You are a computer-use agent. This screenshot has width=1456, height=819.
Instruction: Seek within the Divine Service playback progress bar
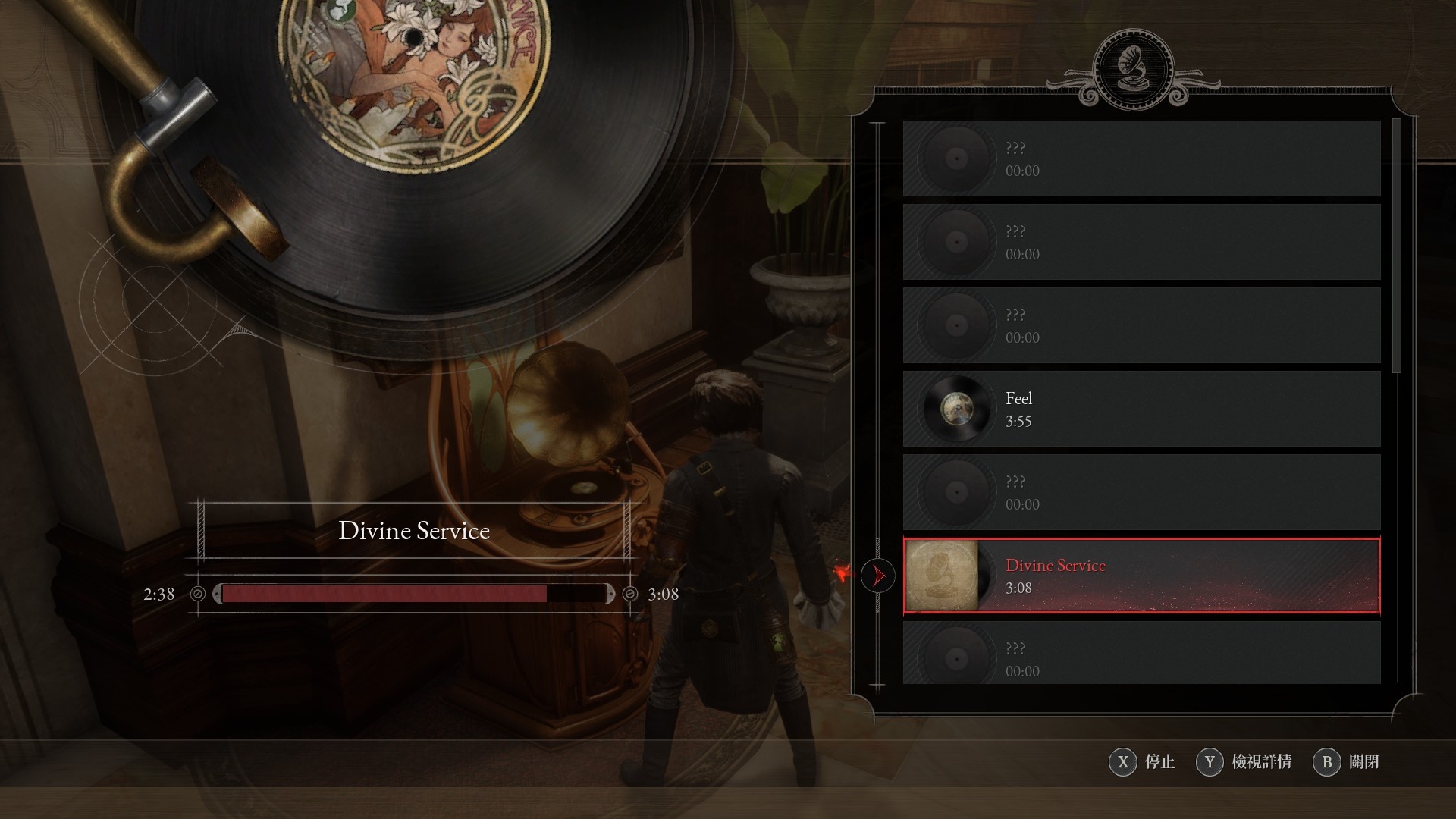pos(413,594)
